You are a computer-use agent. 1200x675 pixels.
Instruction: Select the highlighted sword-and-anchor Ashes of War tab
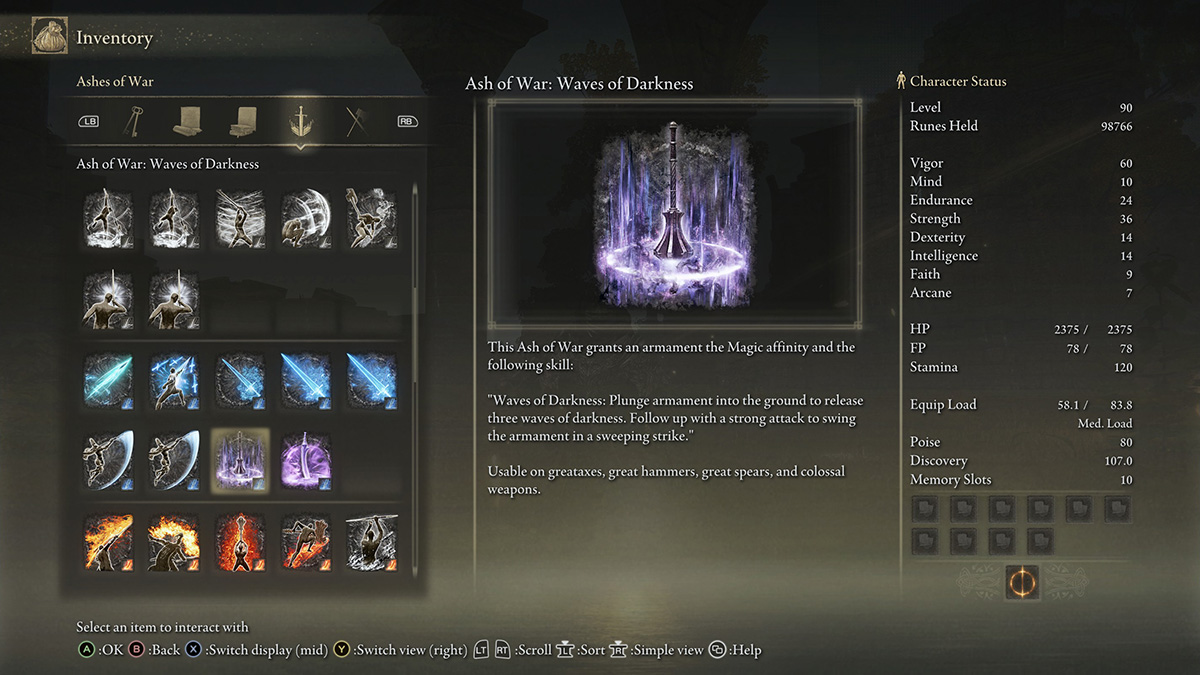(x=298, y=121)
